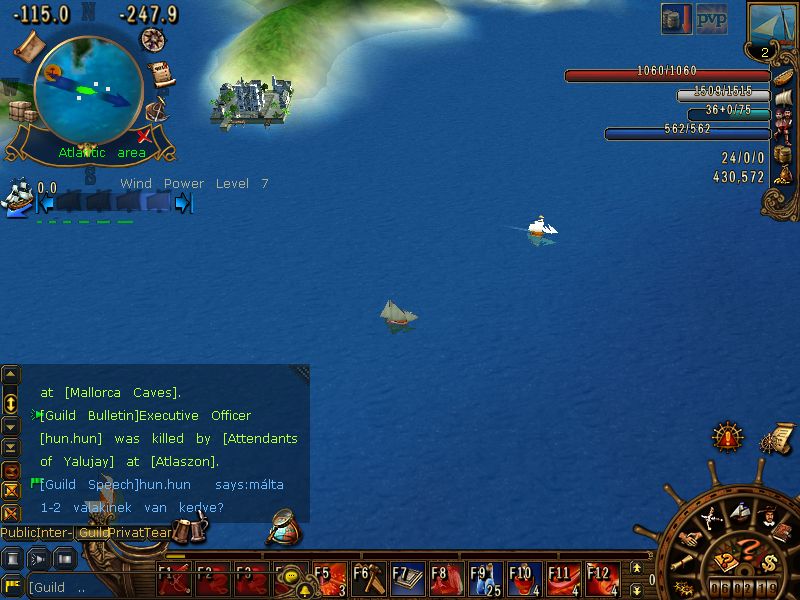Click the parchment map scroll icon
Image resolution: width=800 pixels, height=600 pixels.
pyautogui.click(x=28, y=44)
